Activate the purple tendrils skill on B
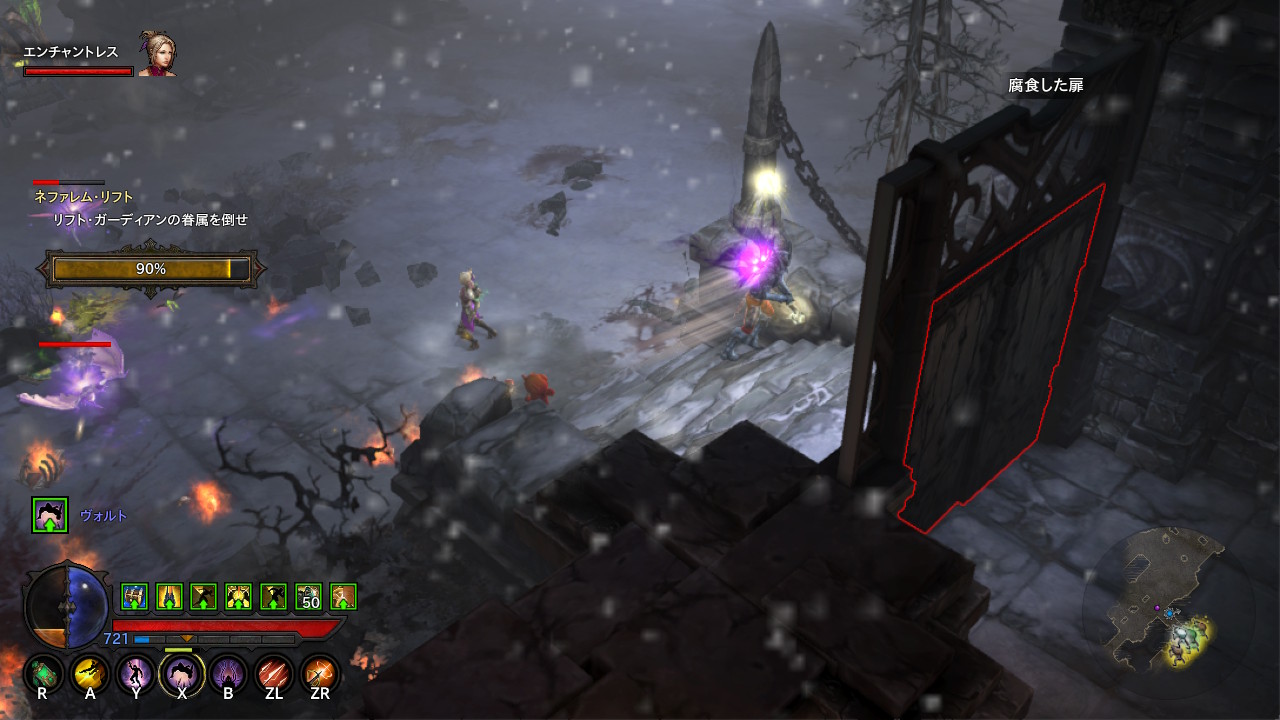 click(x=228, y=673)
